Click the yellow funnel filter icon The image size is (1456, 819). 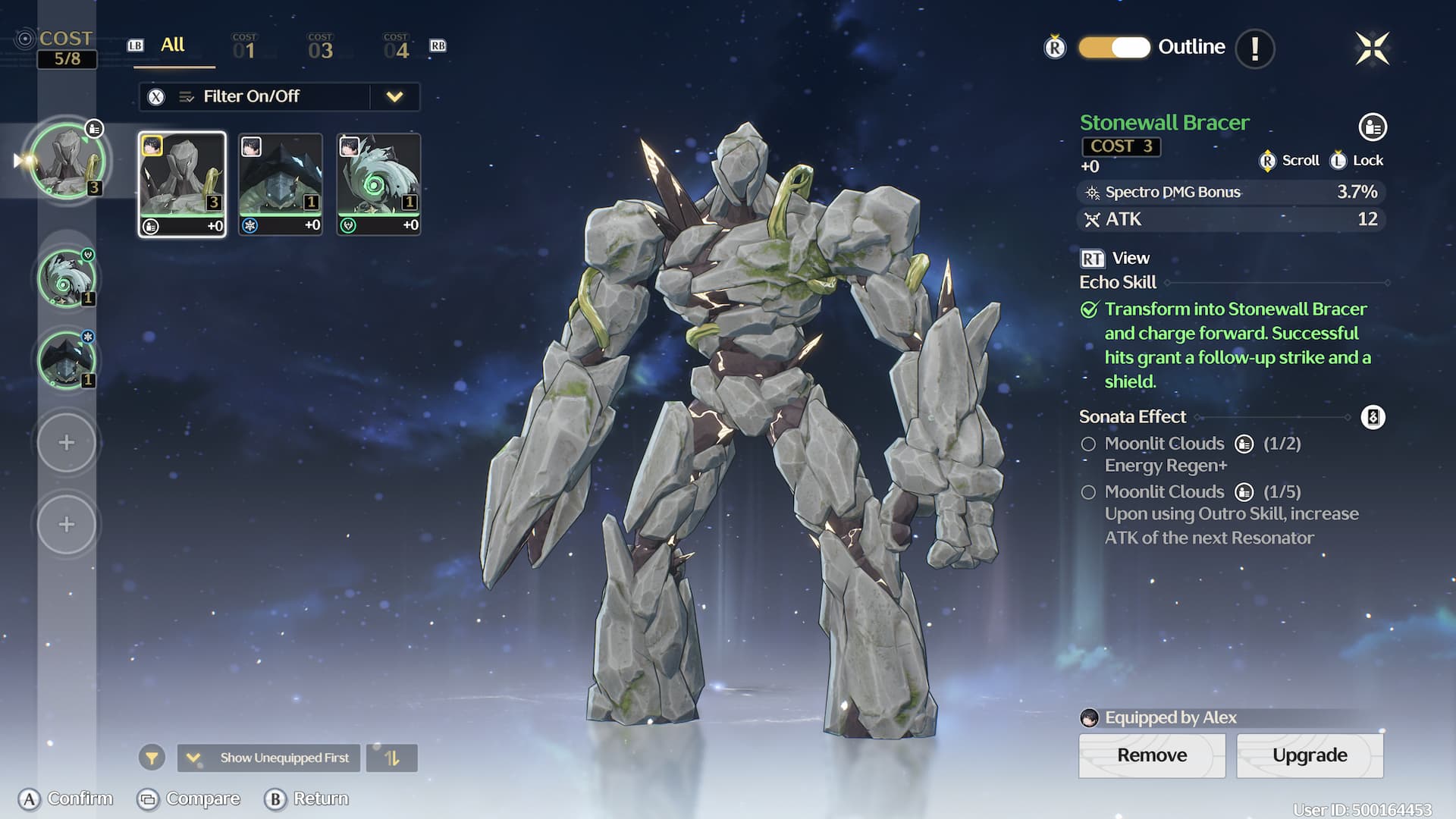[x=152, y=758]
